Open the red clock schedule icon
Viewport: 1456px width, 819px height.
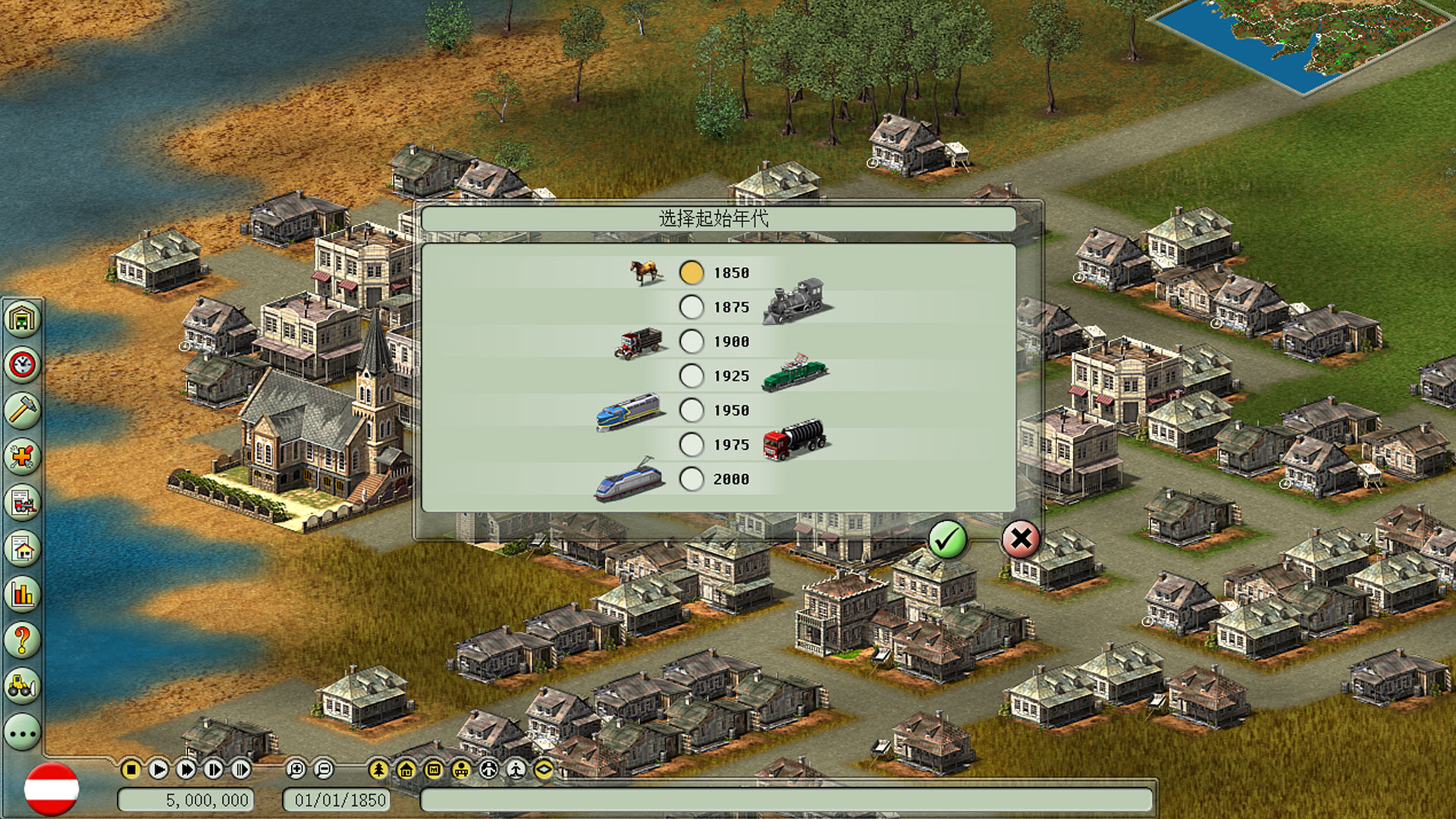click(x=23, y=365)
